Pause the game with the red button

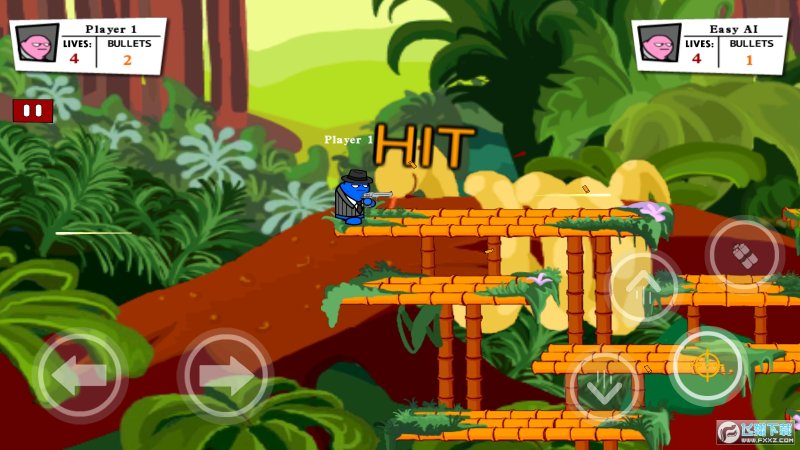(x=32, y=111)
